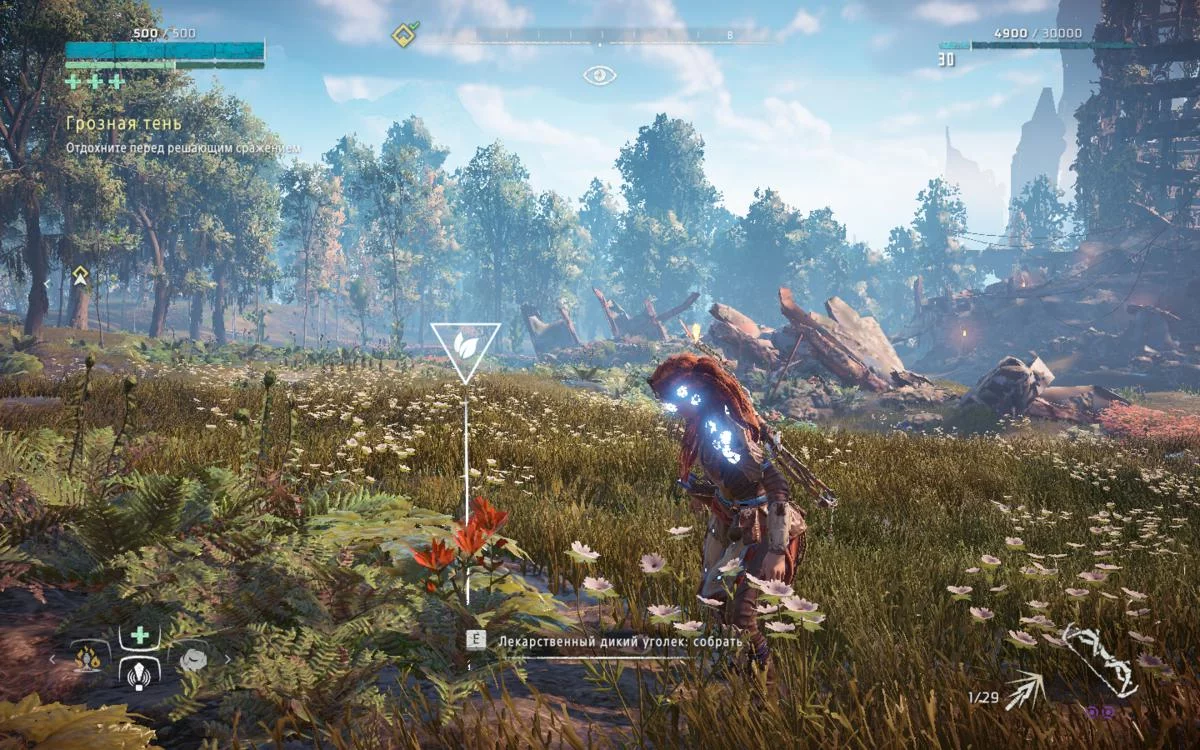
Task: Click the left arrow of the tool selector
Action: tap(54, 659)
